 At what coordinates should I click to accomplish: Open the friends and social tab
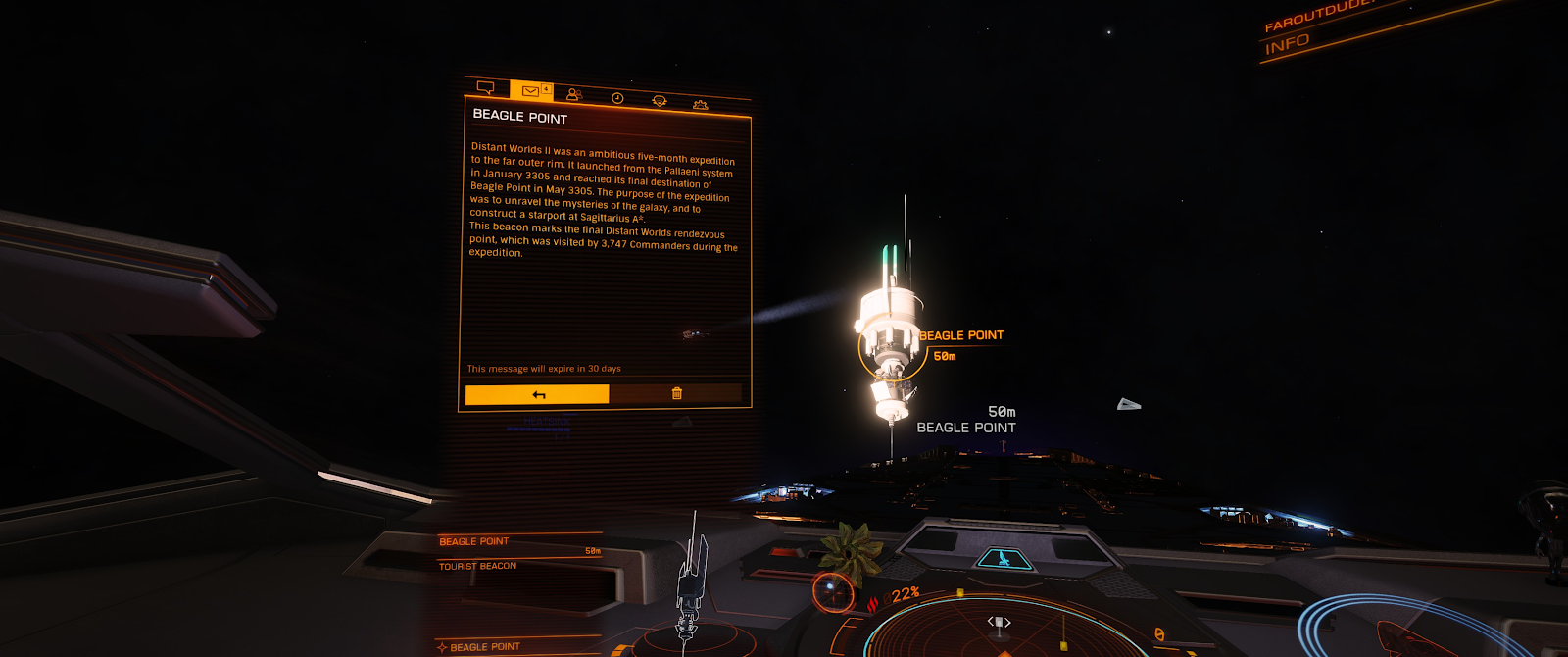pyautogui.click(x=574, y=94)
